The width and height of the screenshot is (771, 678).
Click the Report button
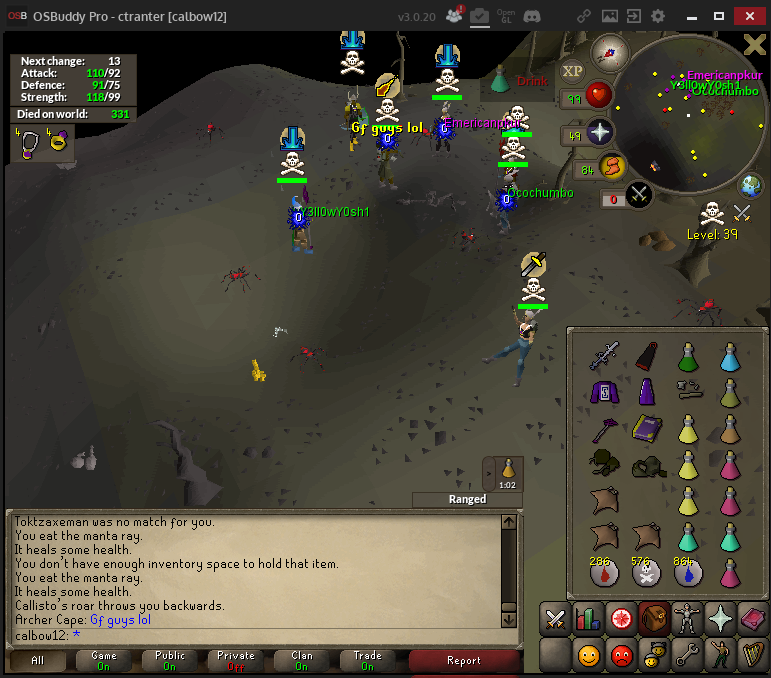click(x=463, y=660)
